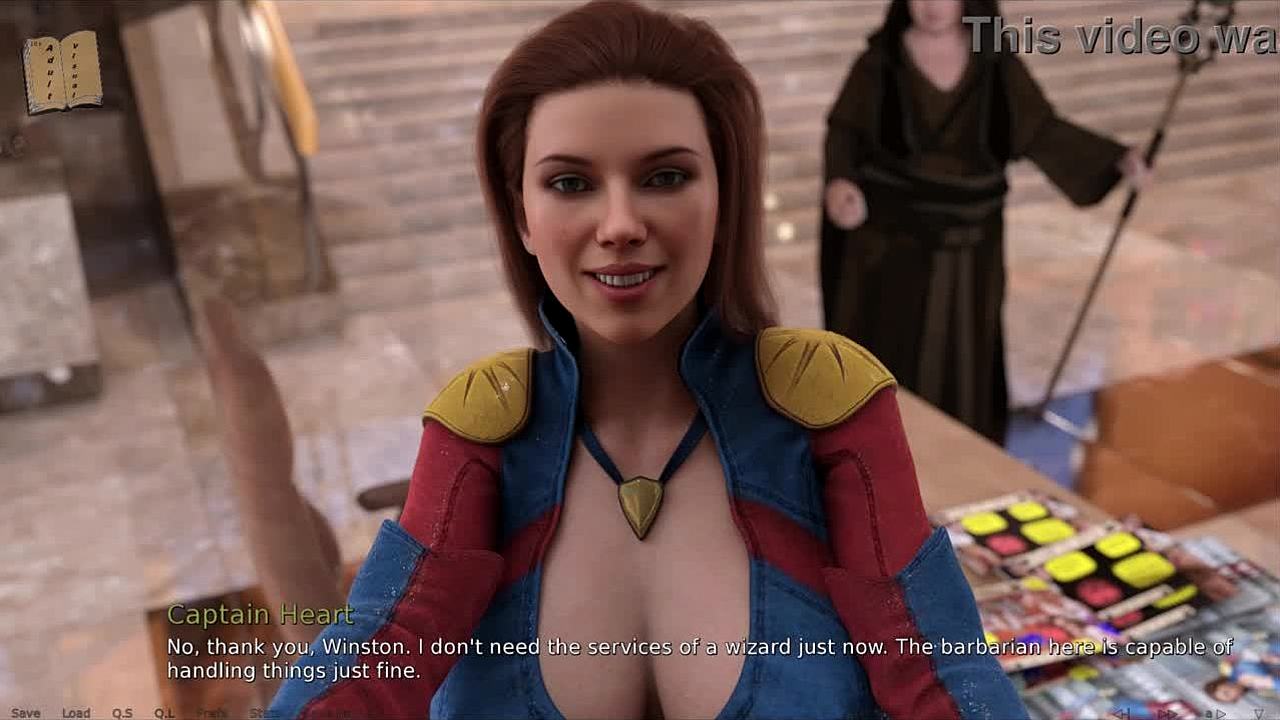Quick save with the Q.S button

122,713
